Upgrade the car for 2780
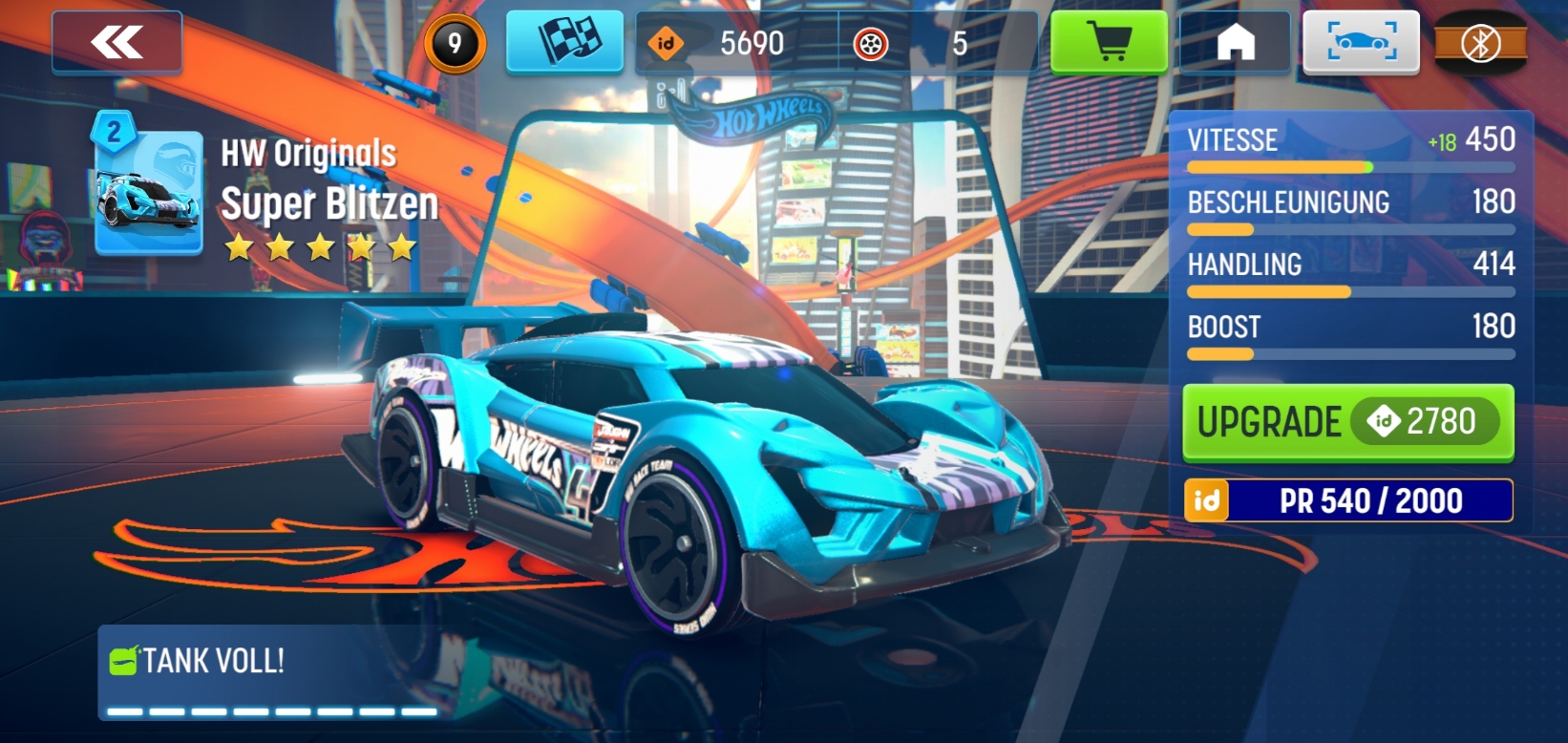1568x743 pixels. (1347, 422)
